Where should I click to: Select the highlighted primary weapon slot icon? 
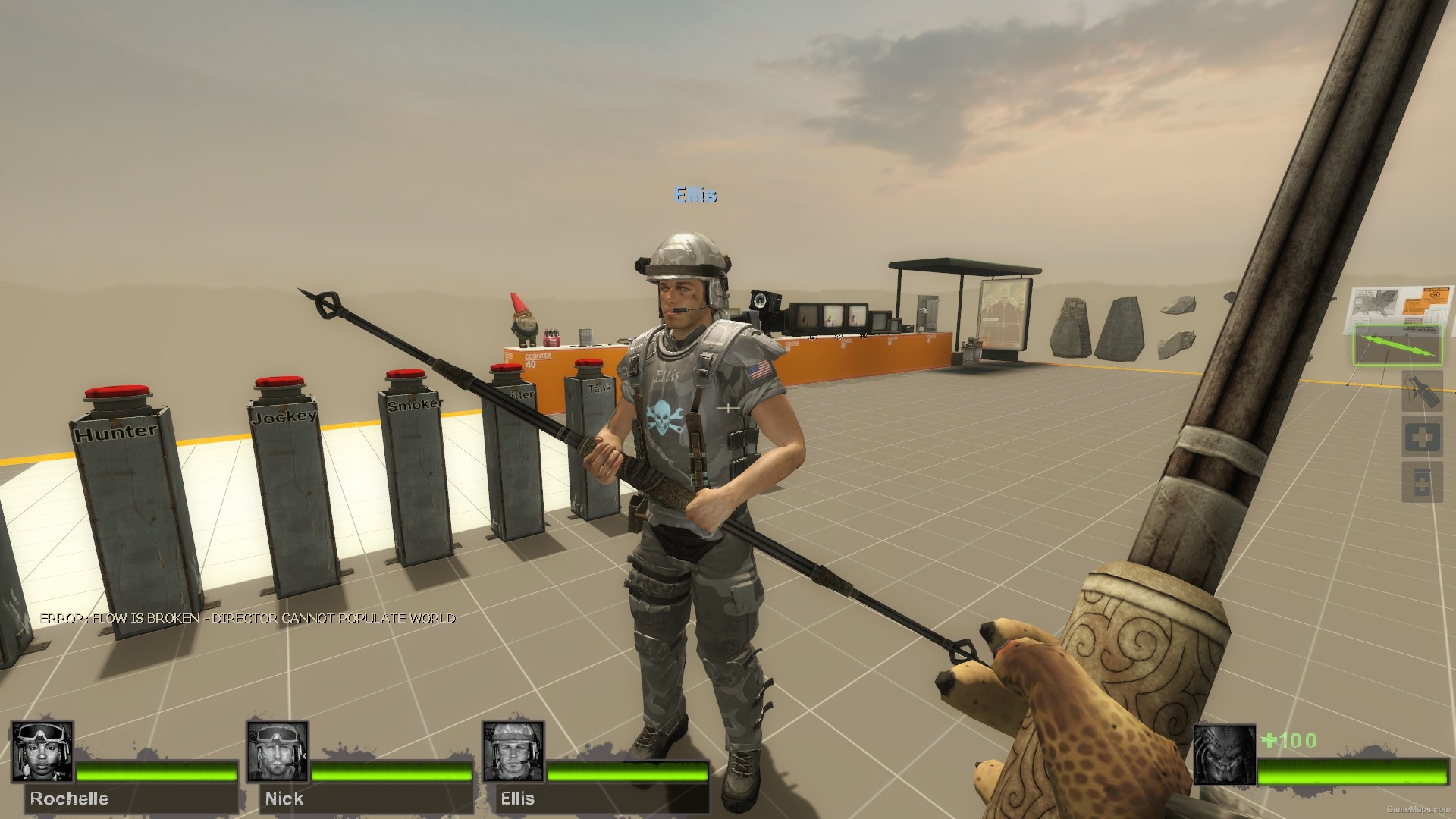[1398, 345]
